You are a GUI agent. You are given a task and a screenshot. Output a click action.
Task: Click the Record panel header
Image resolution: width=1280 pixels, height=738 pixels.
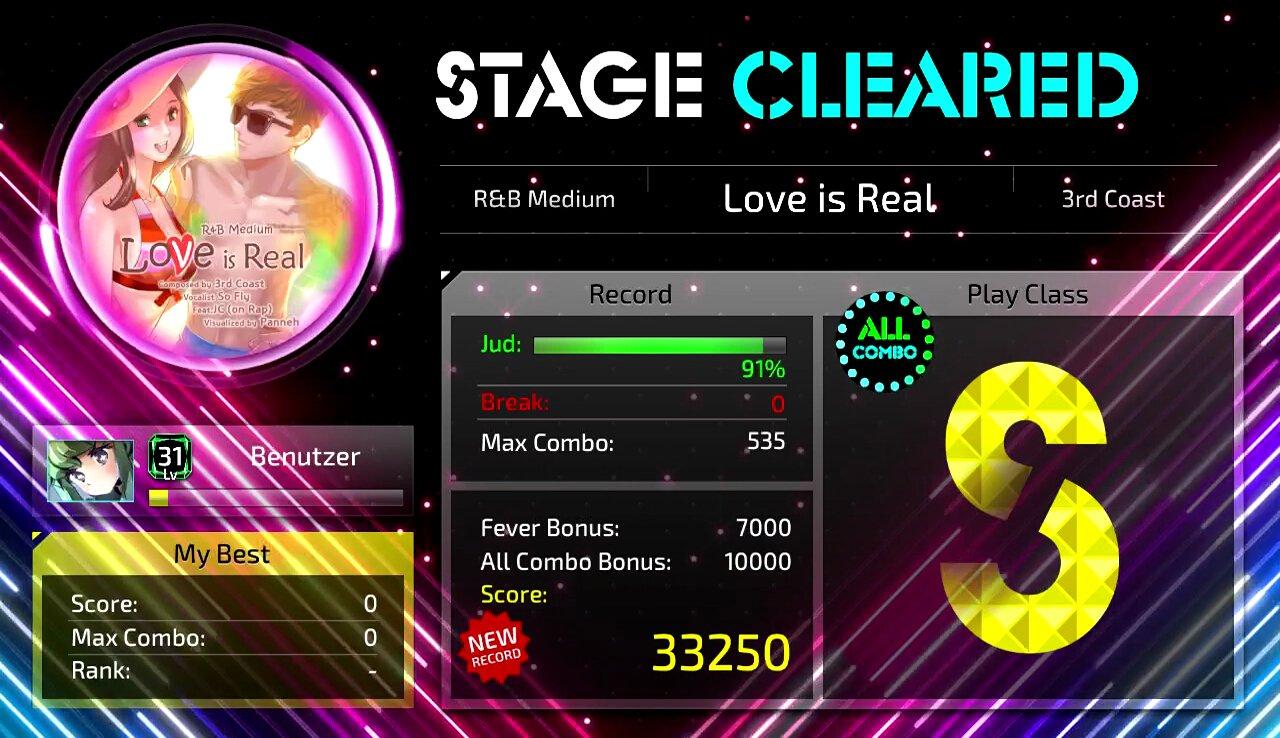(630, 294)
